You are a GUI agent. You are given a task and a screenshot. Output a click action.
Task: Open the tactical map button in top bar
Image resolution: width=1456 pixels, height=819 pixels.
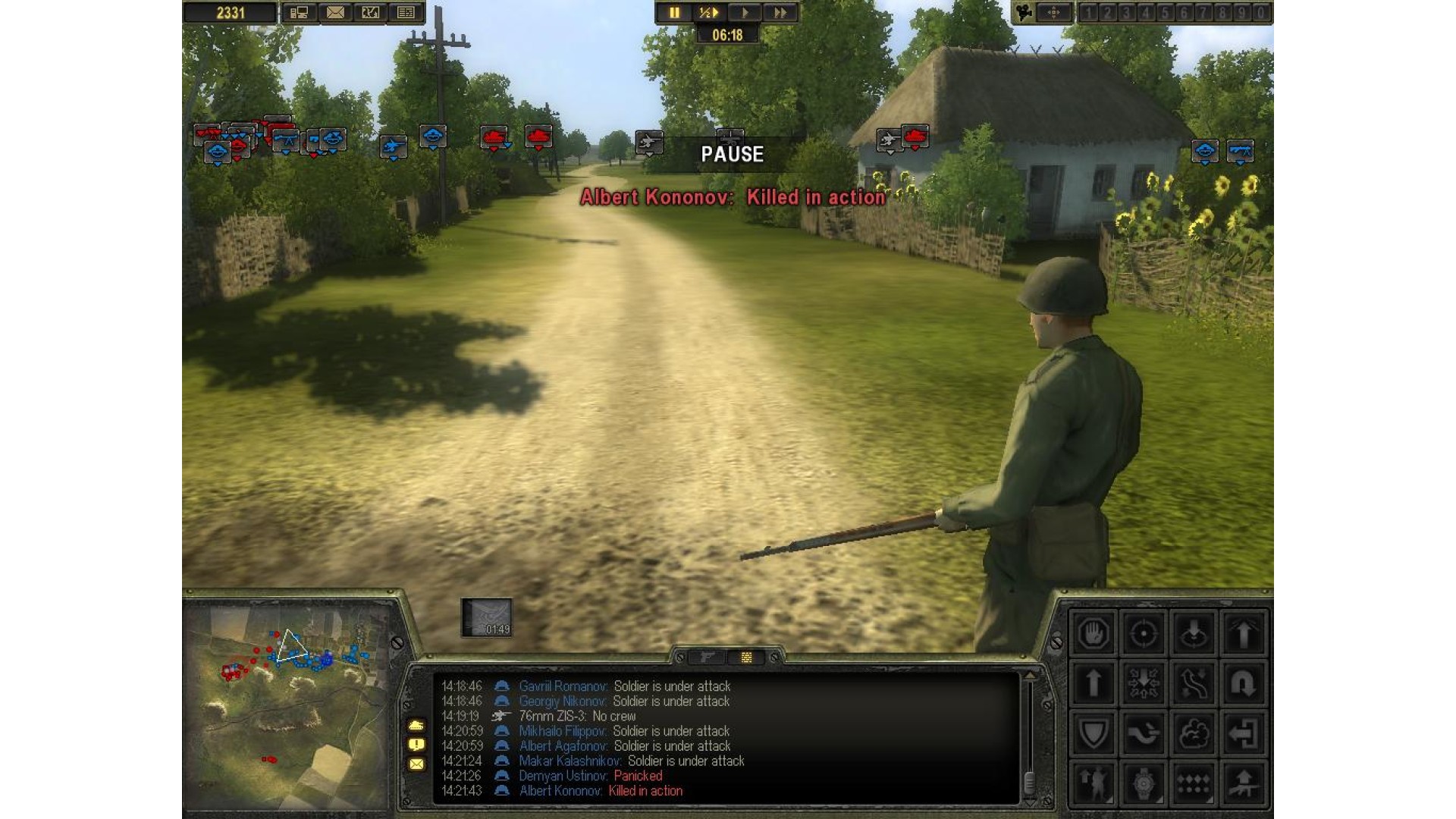tap(370, 13)
